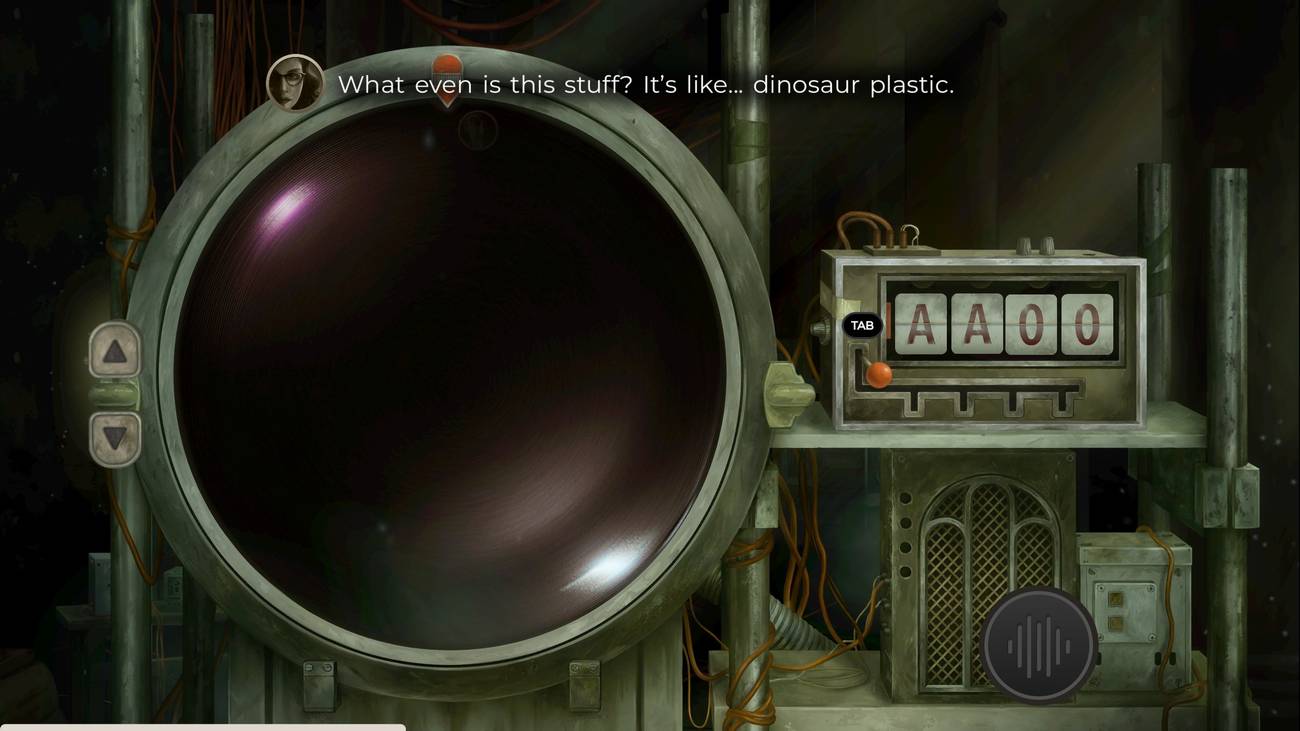Flip the lower gold switch on the junction box
Screen dimensions: 1300x731
pyautogui.click(x=1116, y=622)
